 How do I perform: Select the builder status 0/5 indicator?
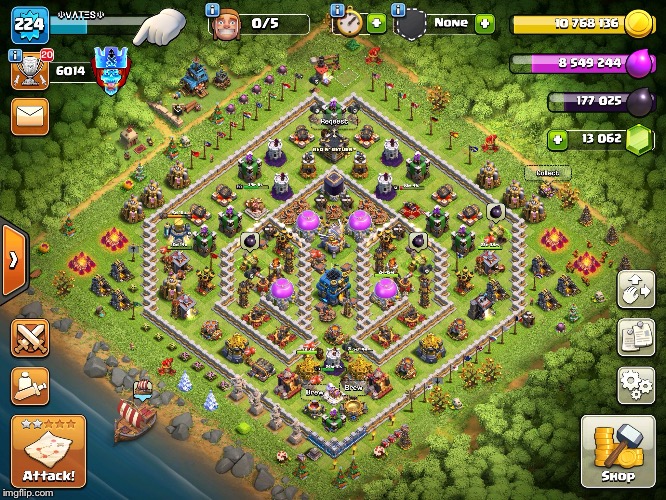pyautogui.click(x=262, y=22)
